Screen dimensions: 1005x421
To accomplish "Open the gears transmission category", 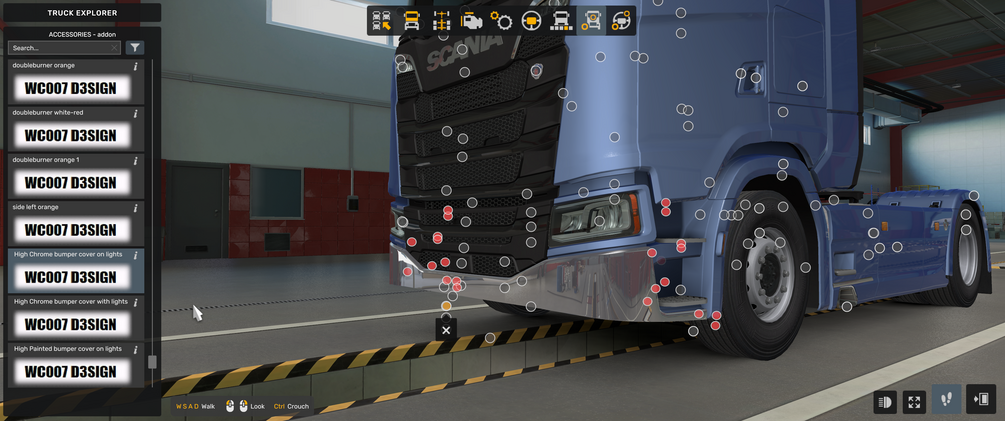I will 501,21.
